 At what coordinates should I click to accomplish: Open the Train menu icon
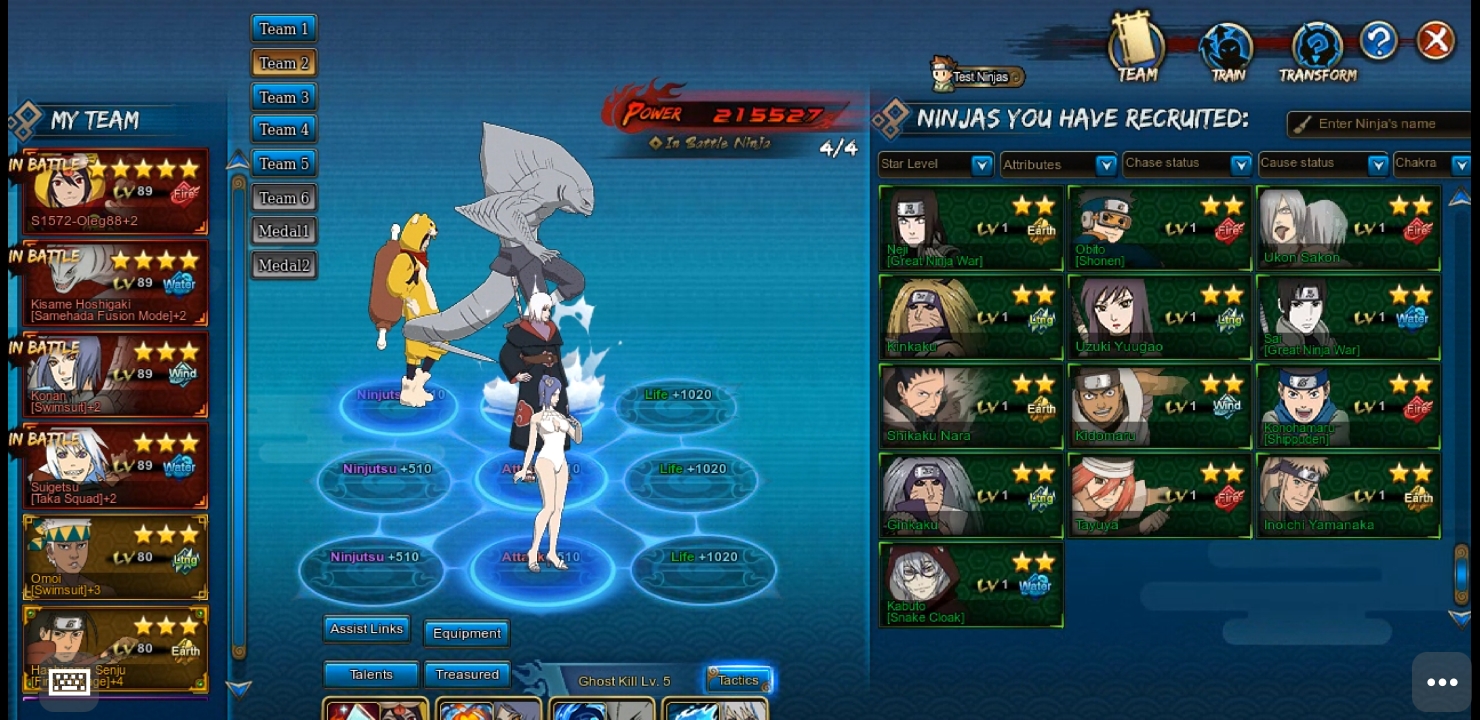coord(1227,52)
